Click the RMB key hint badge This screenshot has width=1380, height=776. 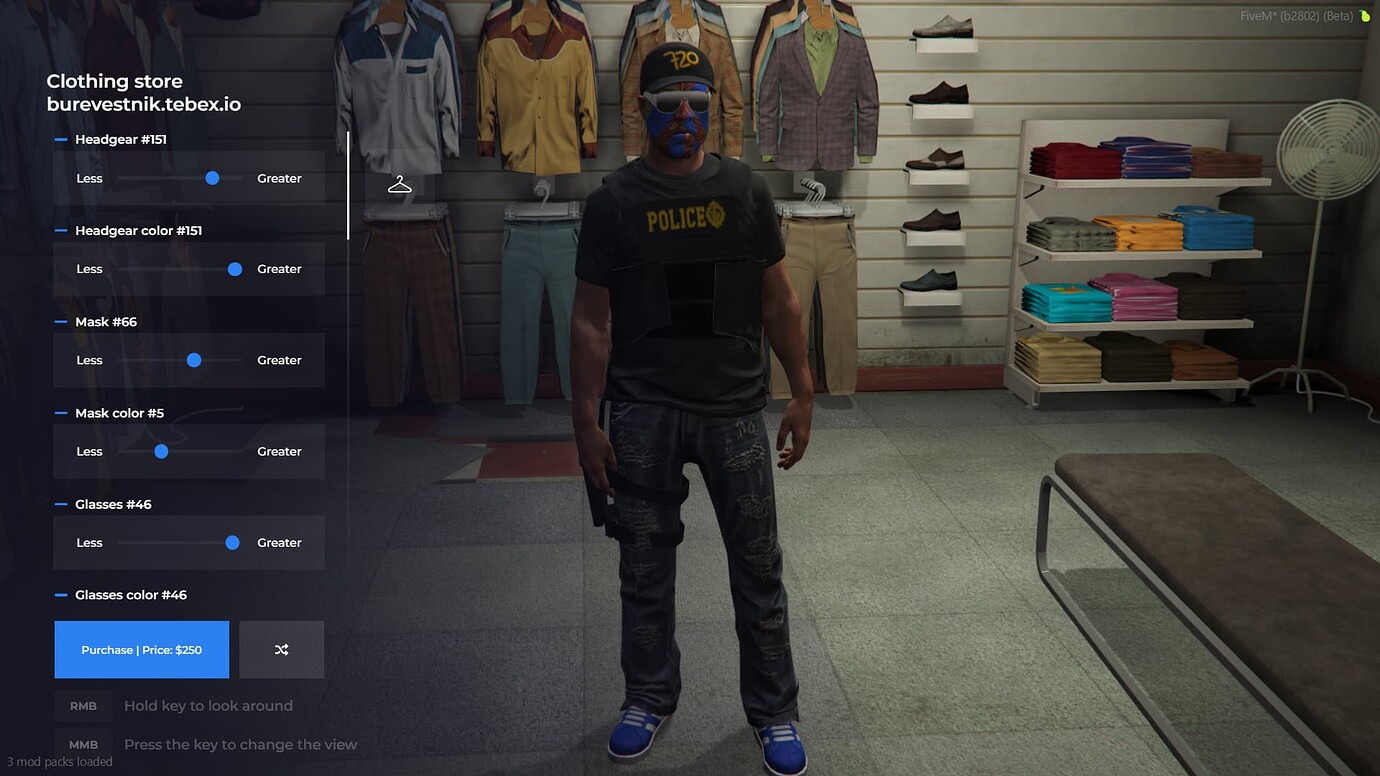pyautogui.click(x=83, y=705)
